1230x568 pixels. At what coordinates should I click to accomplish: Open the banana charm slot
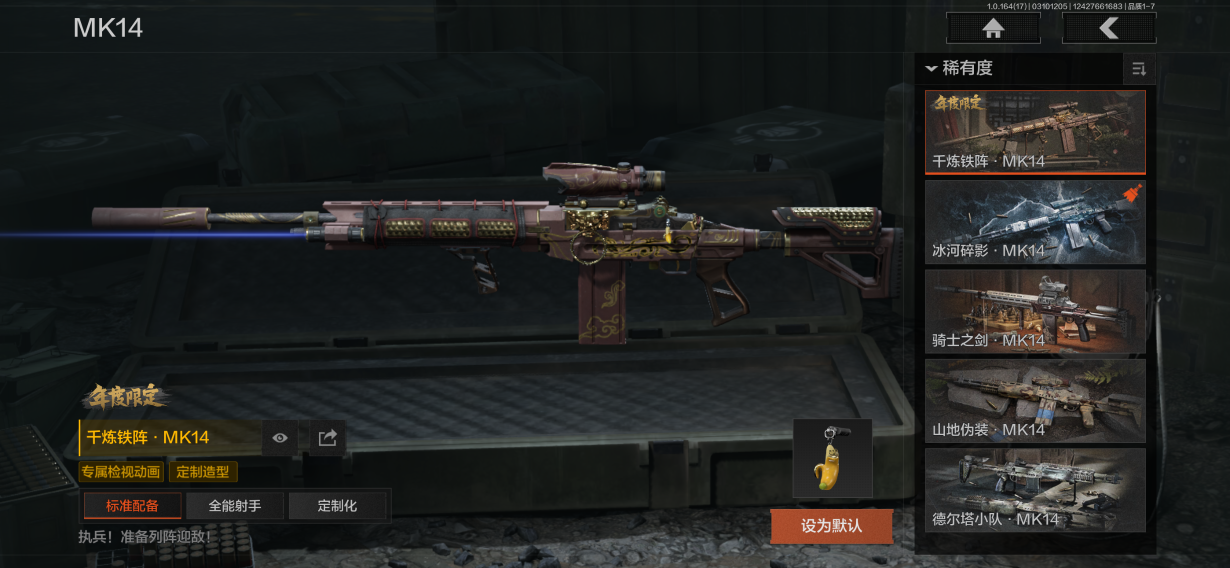[832, 458]
